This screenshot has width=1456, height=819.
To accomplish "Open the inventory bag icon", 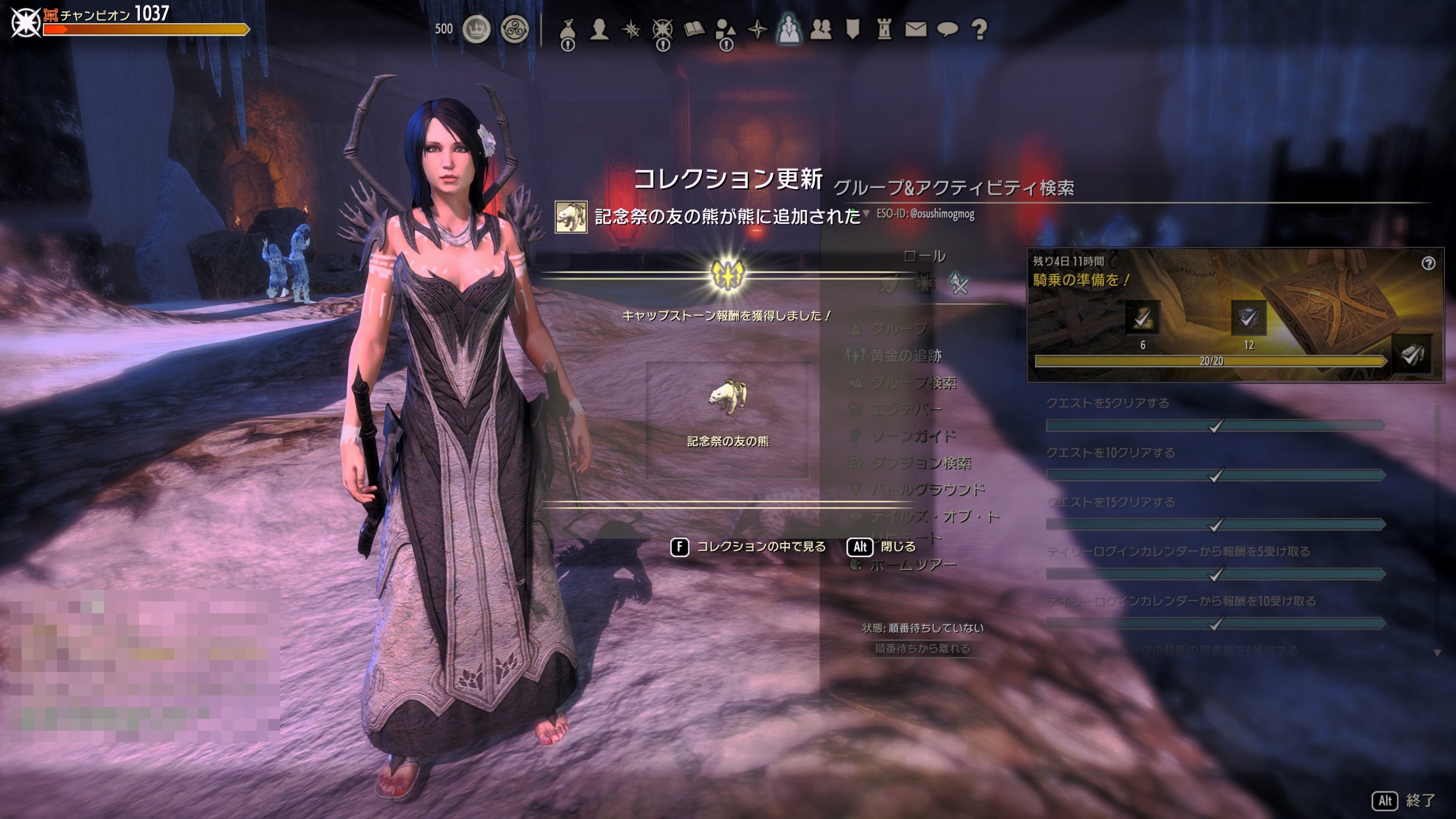I will coord(568,30).
